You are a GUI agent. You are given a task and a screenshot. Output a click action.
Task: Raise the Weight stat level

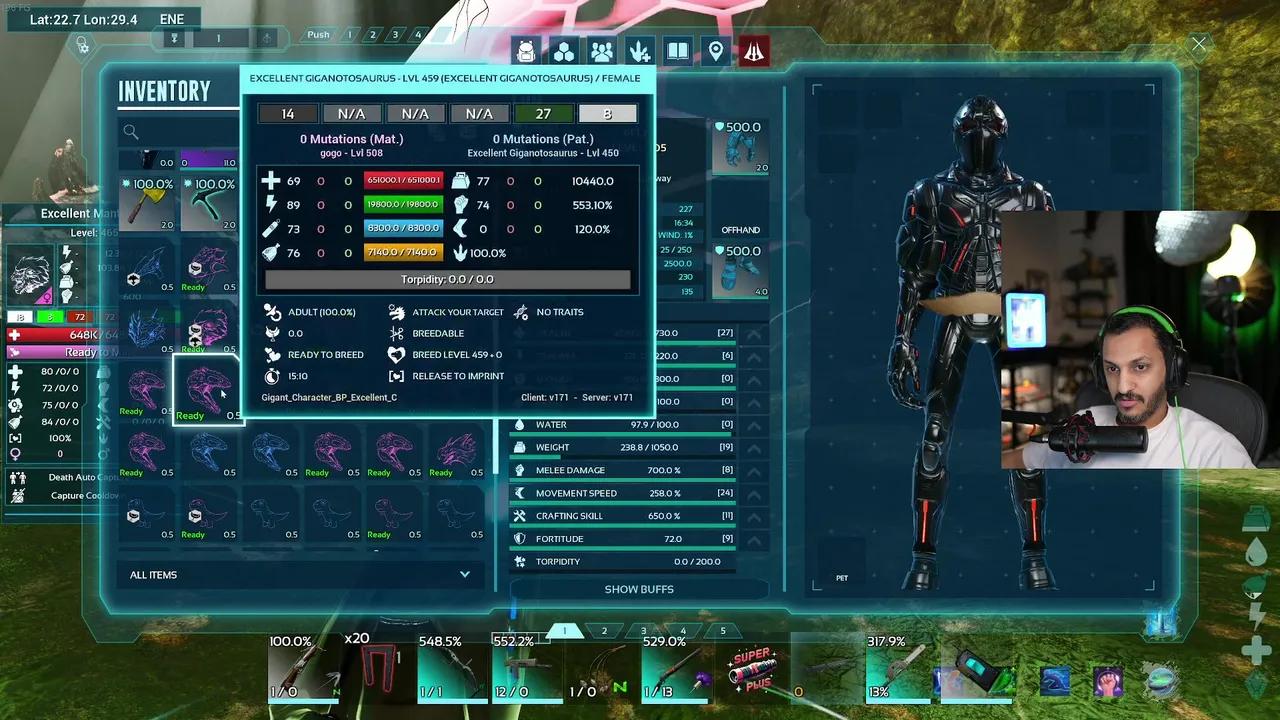pyautogui.click(x=753, y=447)
